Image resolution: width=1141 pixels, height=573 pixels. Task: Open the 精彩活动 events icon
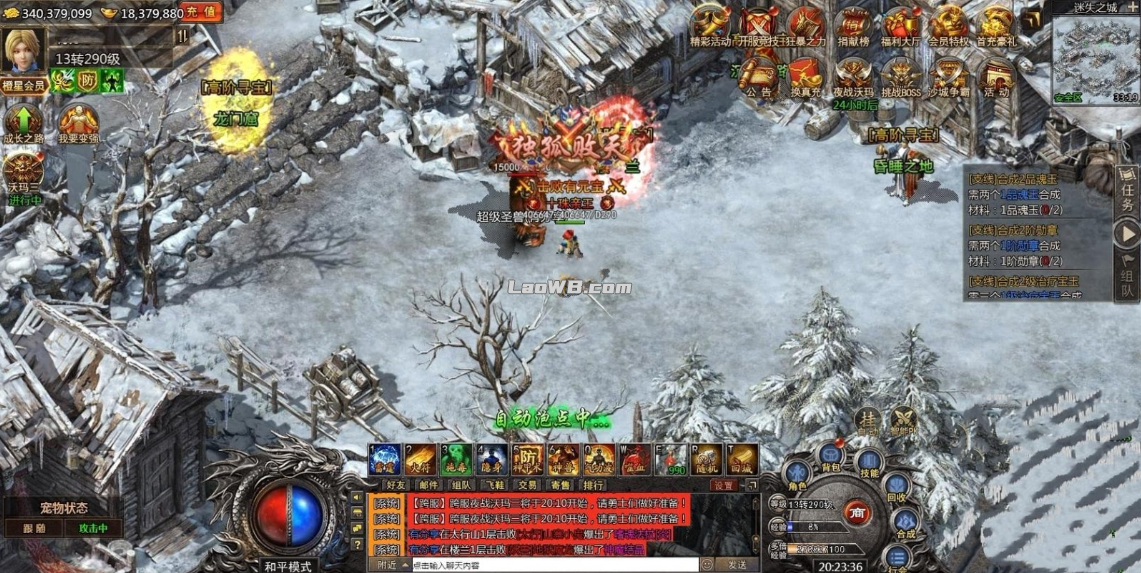(x=711, y=24)
